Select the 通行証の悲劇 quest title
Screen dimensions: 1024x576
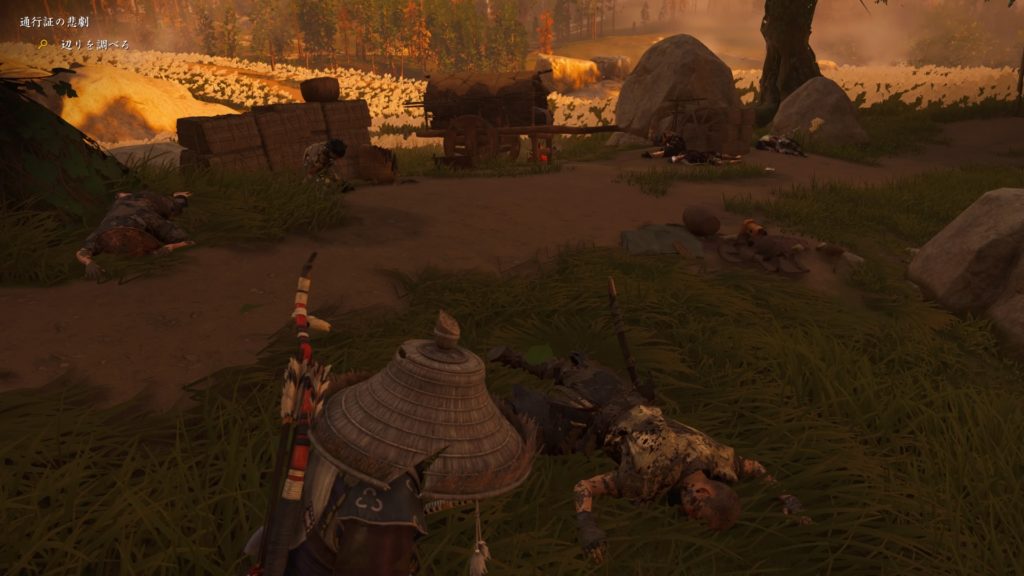click(x=55, y=22)
